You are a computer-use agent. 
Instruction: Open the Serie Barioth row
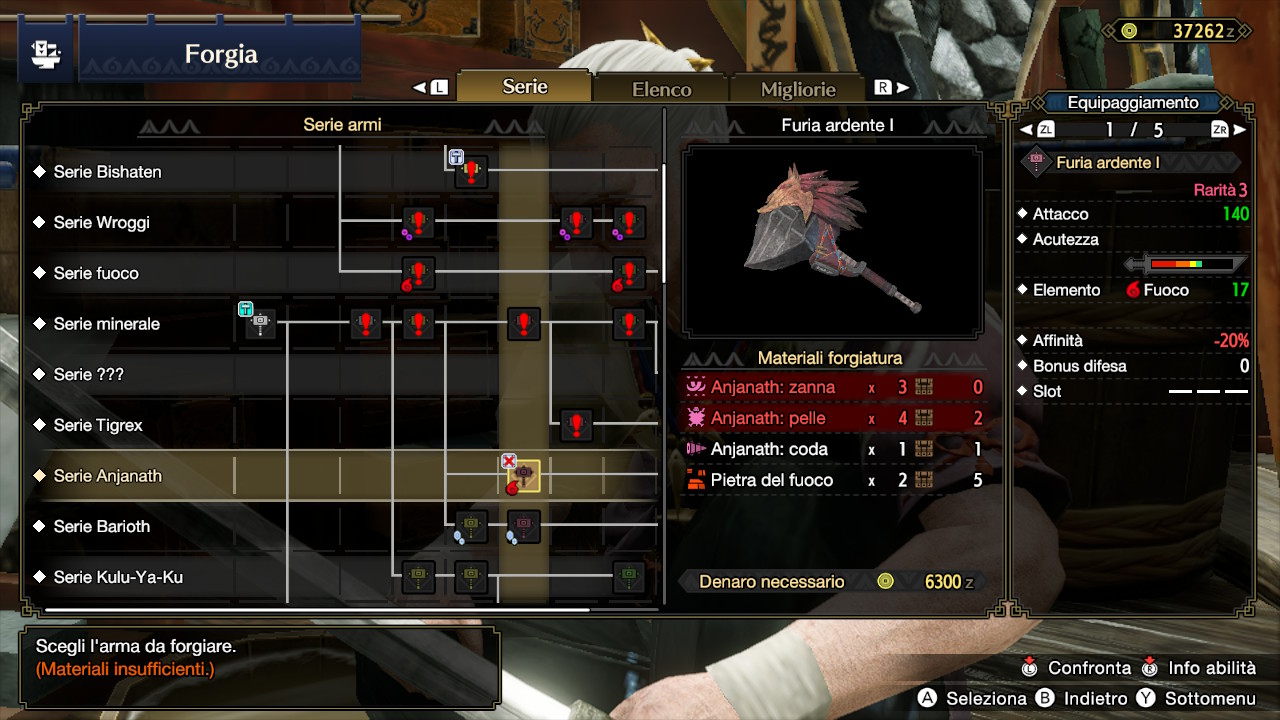point(101,526)
